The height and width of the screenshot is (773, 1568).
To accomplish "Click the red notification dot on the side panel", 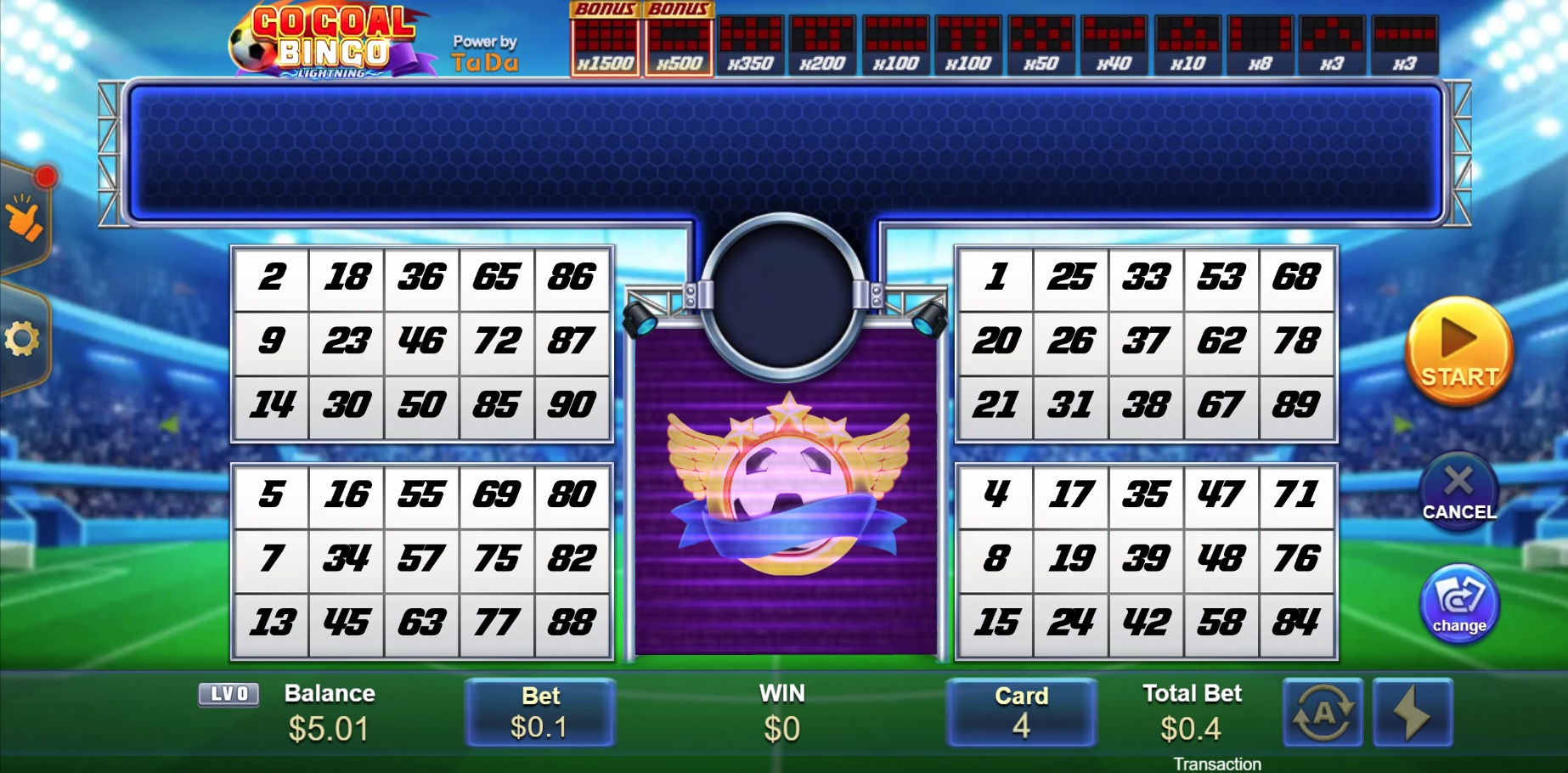I will pyautogui.click(x=46, y=177).
